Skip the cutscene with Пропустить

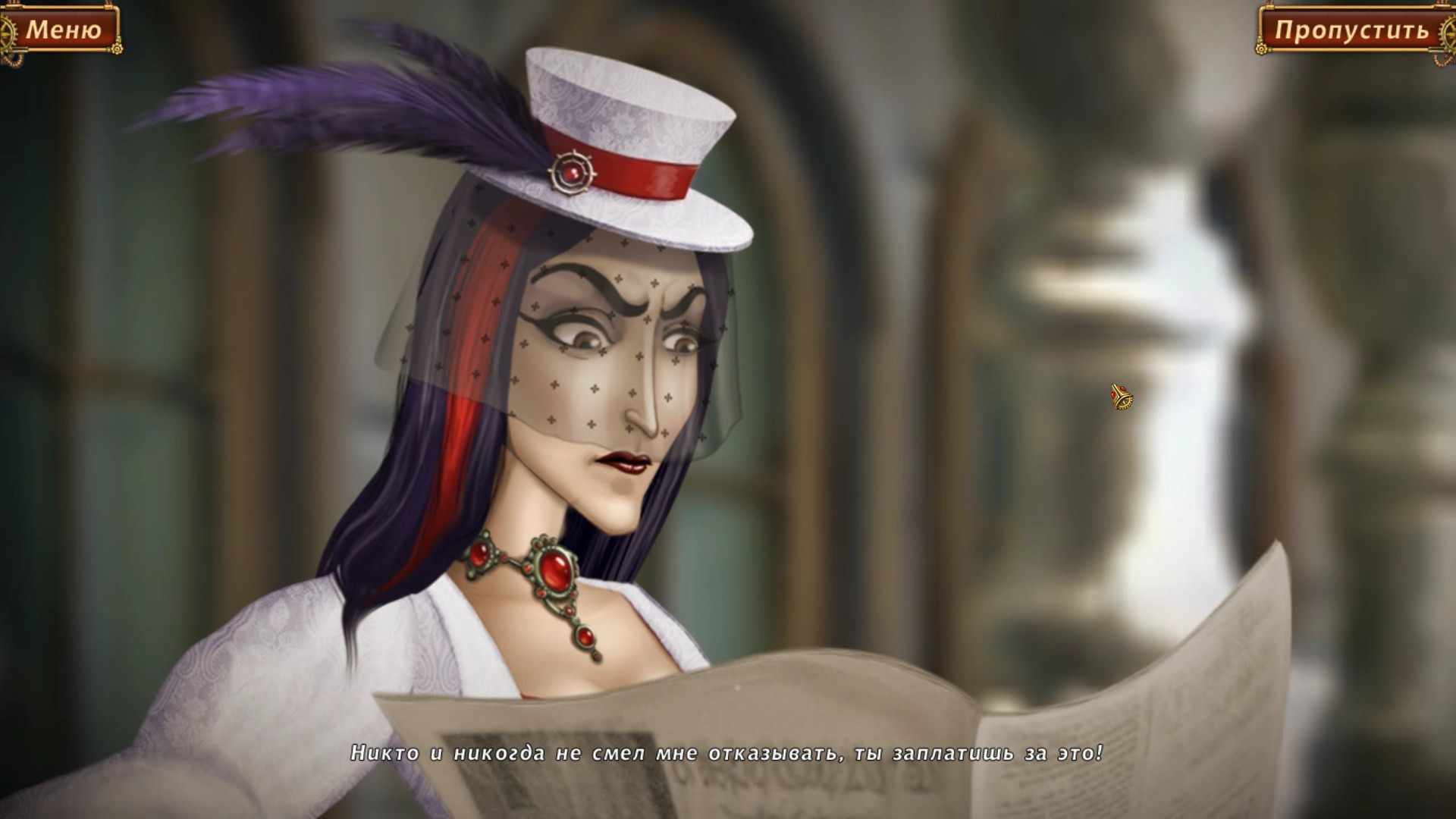point(1351,30)
